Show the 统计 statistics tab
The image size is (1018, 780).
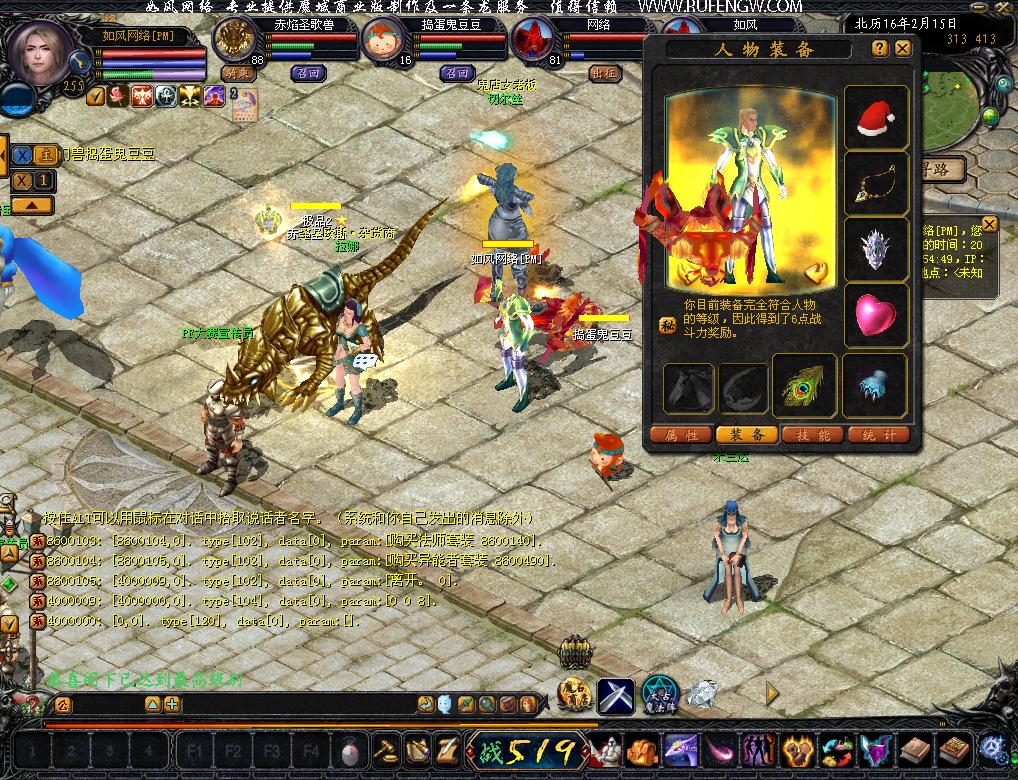click(876, 435)
